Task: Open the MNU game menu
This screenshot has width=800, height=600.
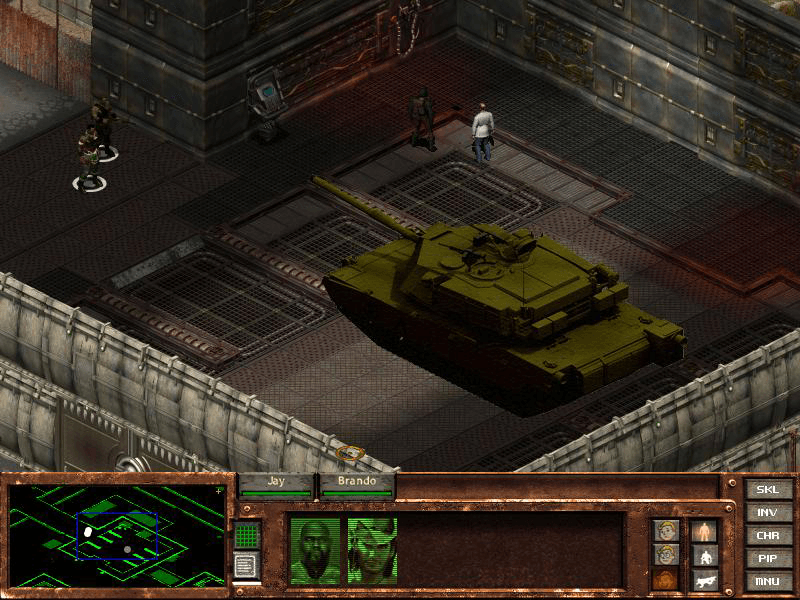Action: coord(766,581)
